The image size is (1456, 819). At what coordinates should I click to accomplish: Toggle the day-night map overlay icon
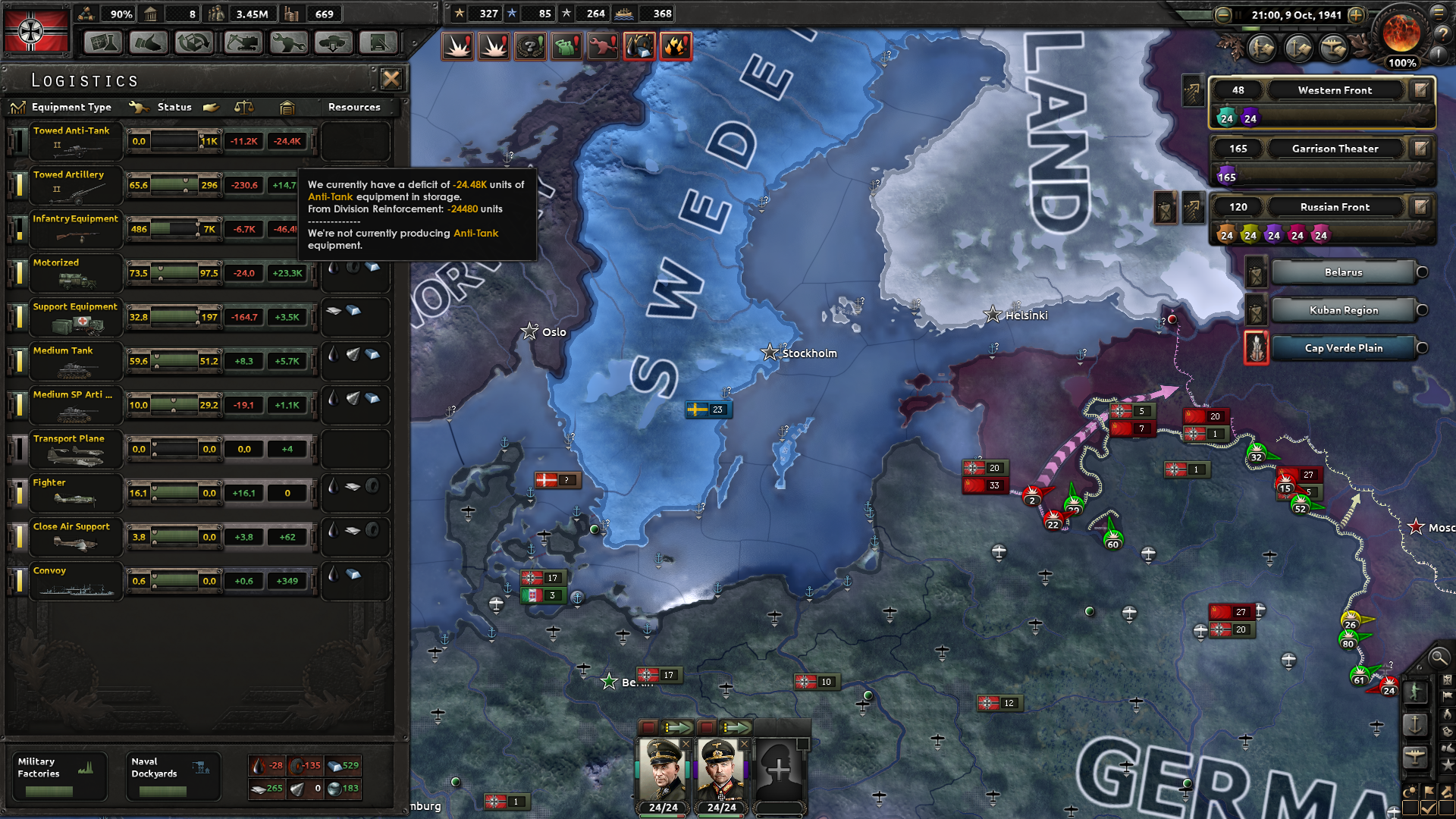coord(1410,792)
